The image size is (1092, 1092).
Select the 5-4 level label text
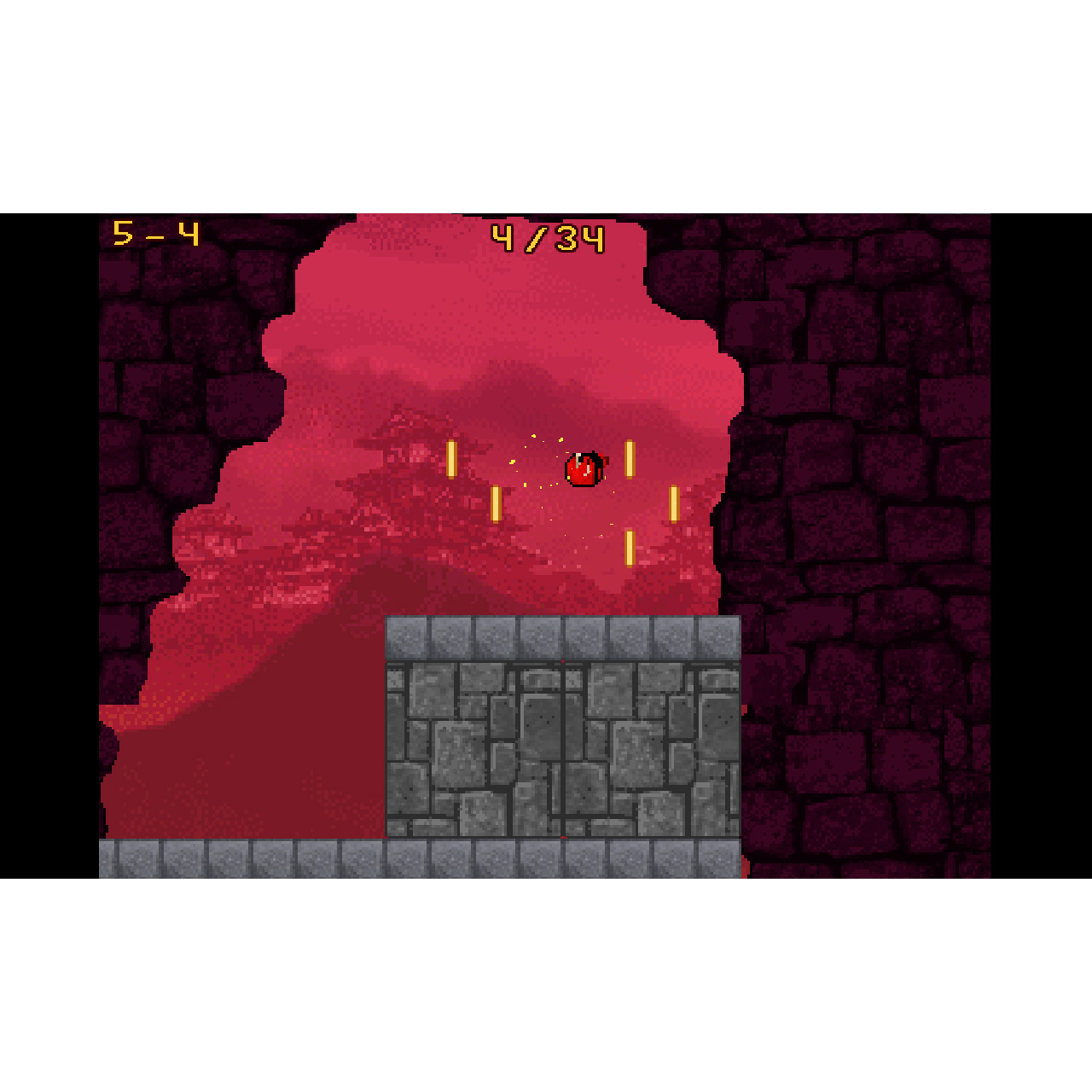point(155,232)
